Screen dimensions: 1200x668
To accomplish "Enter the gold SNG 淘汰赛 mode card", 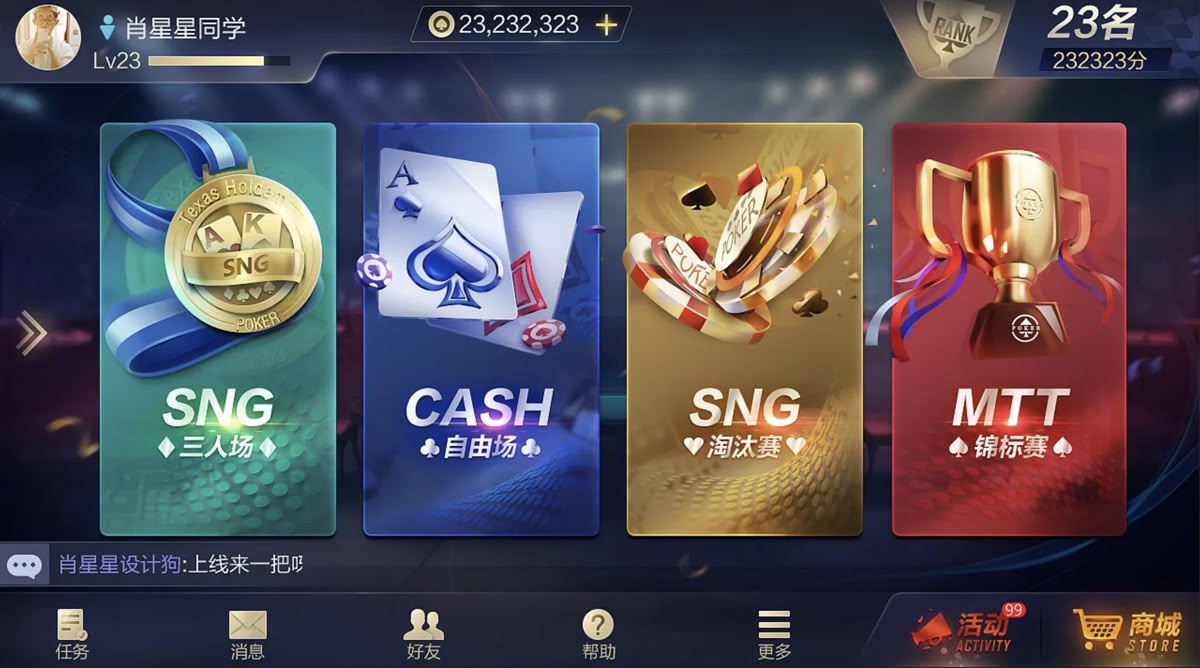I will [x=744, y=329].
